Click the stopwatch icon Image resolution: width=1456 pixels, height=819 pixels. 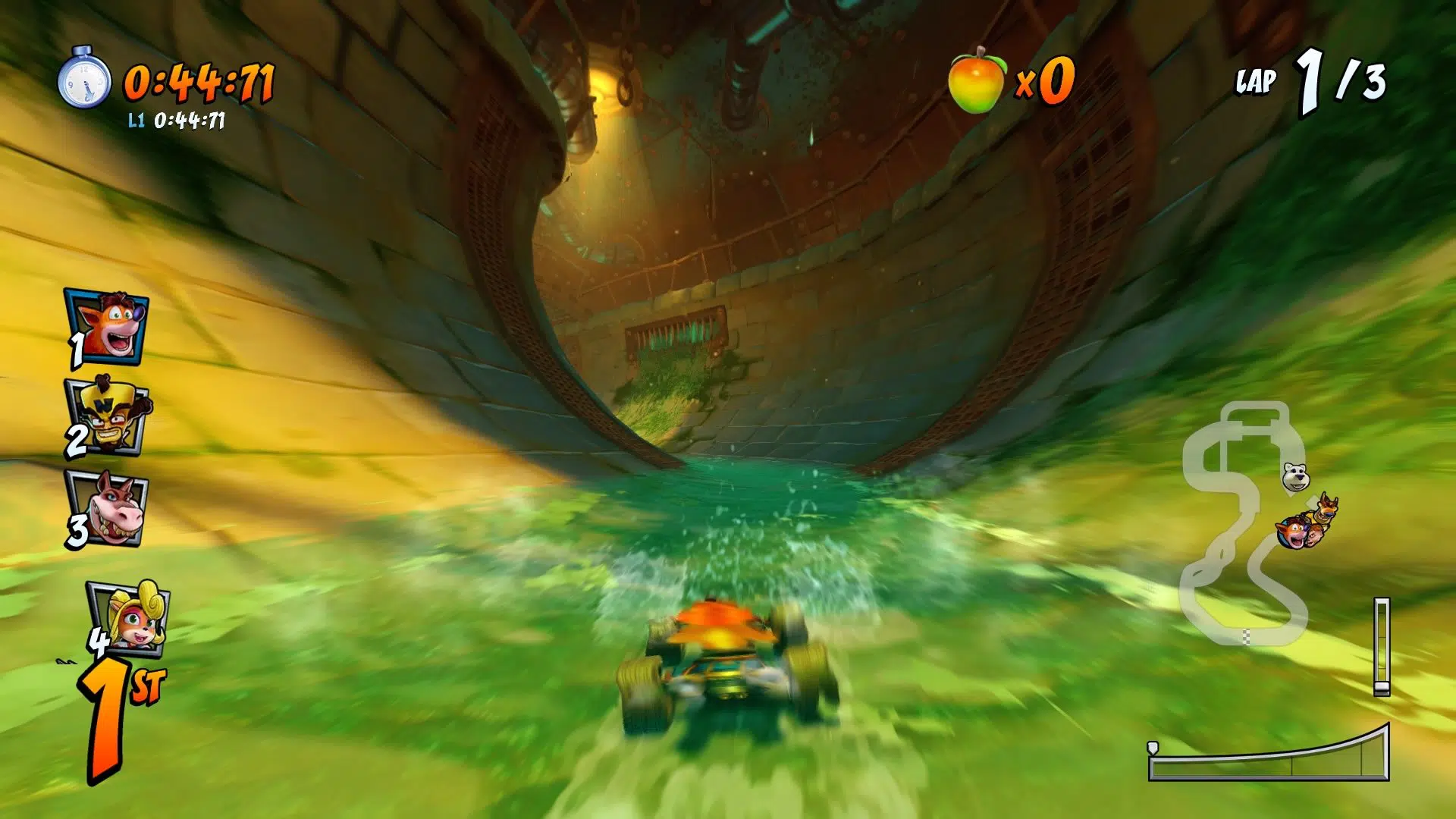click(85, 78)
